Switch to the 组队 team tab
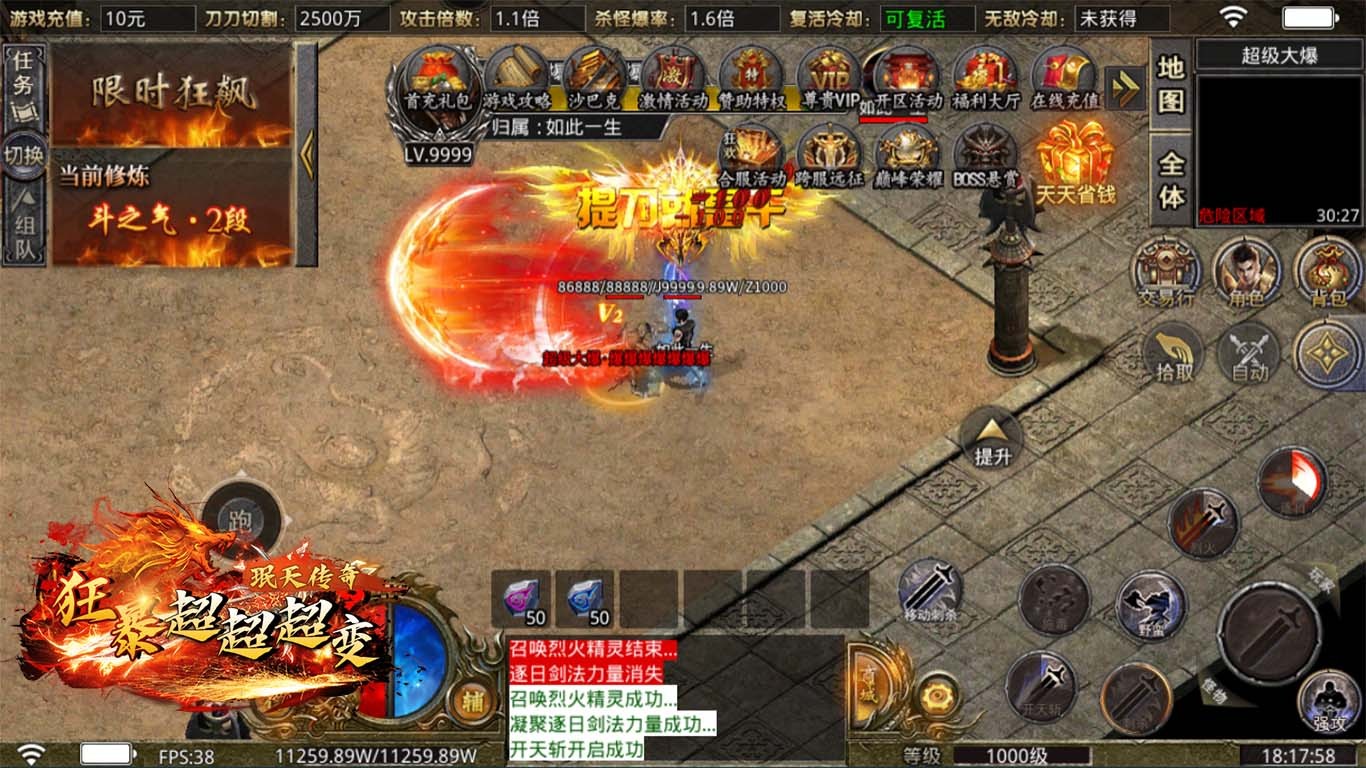Viewport: 1366px width, 768px height. point(23,227)
